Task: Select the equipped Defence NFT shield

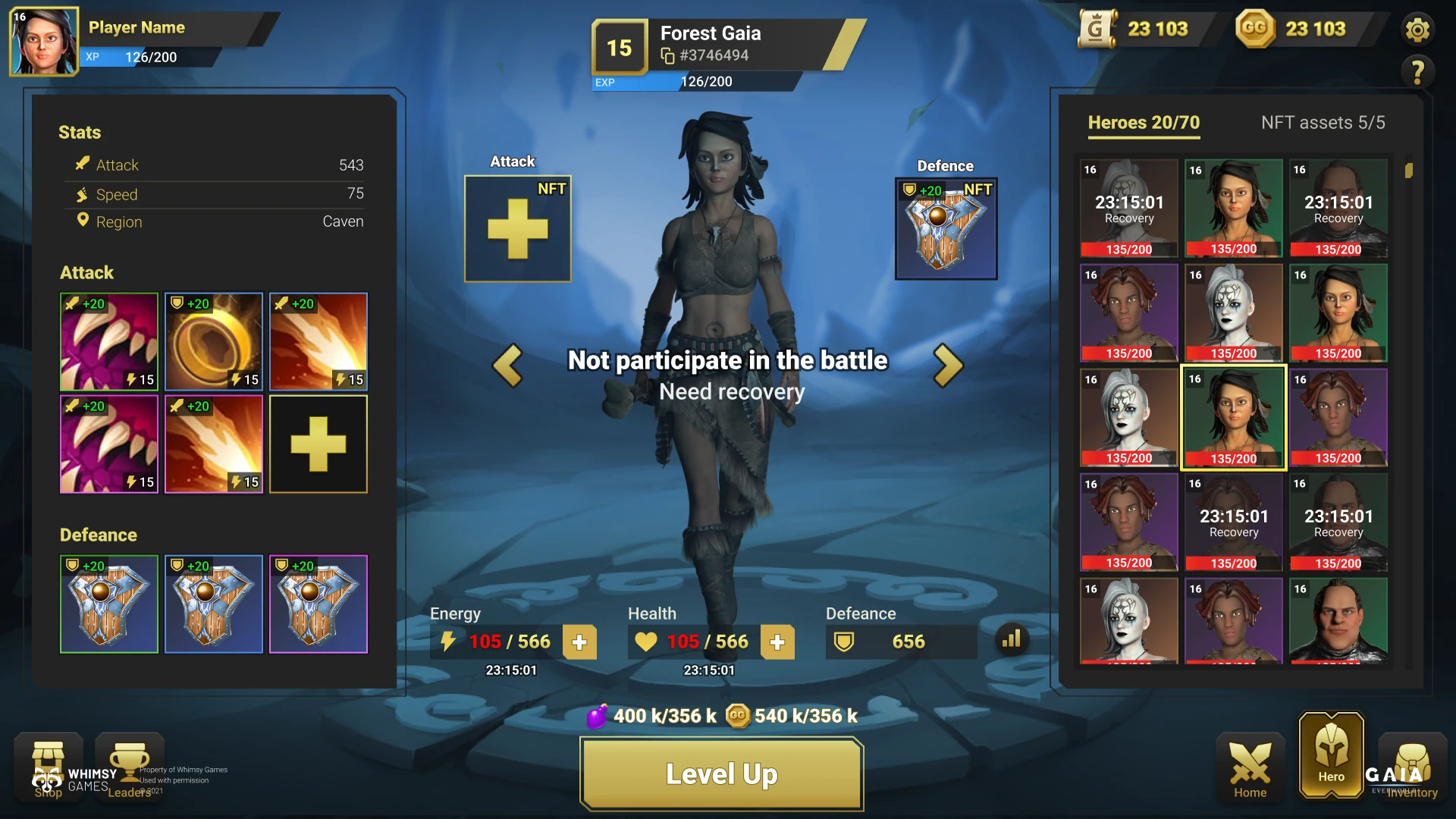Action: tap(946, 229)
